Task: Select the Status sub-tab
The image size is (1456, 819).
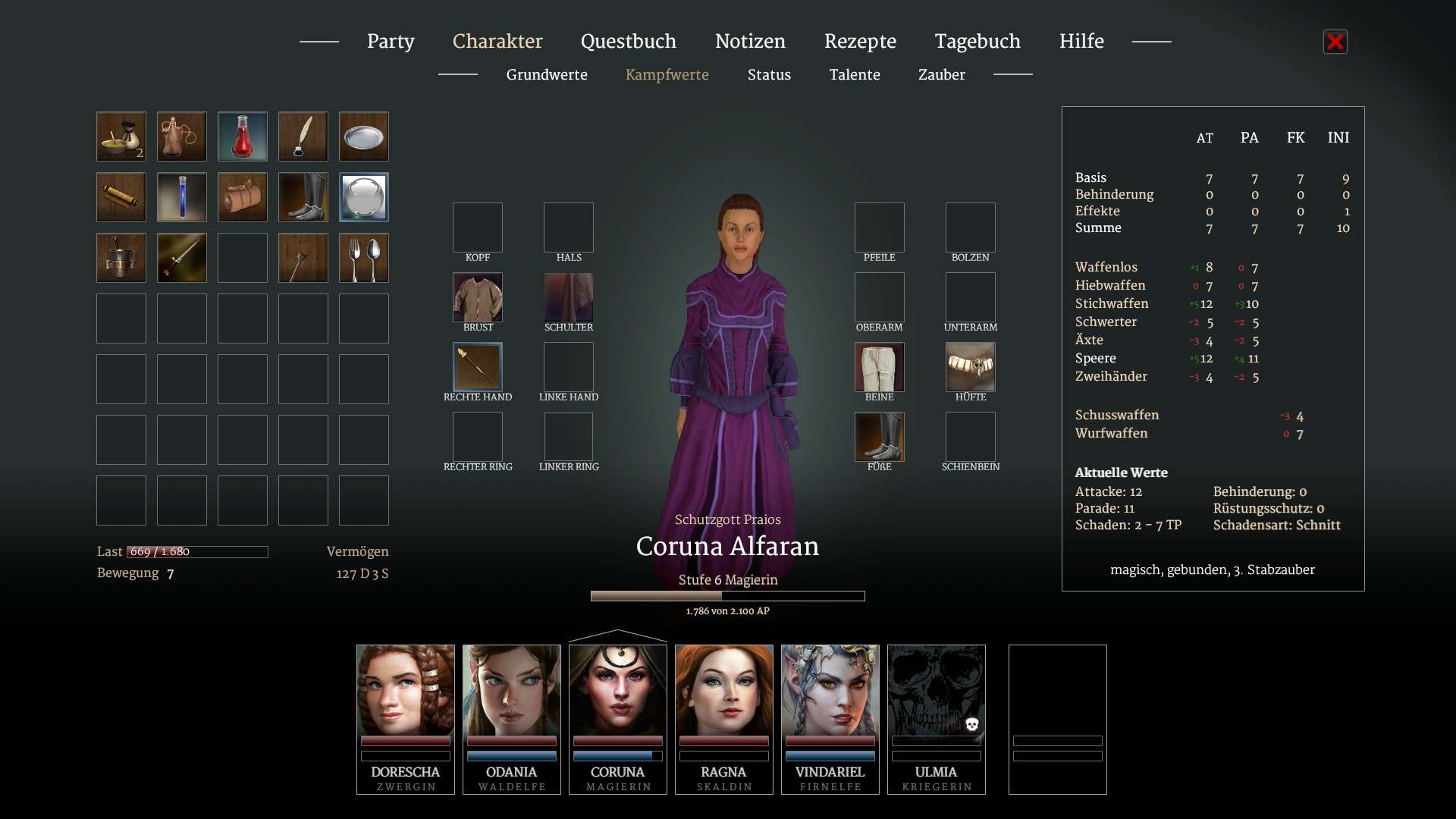Action: pos(769,74)
